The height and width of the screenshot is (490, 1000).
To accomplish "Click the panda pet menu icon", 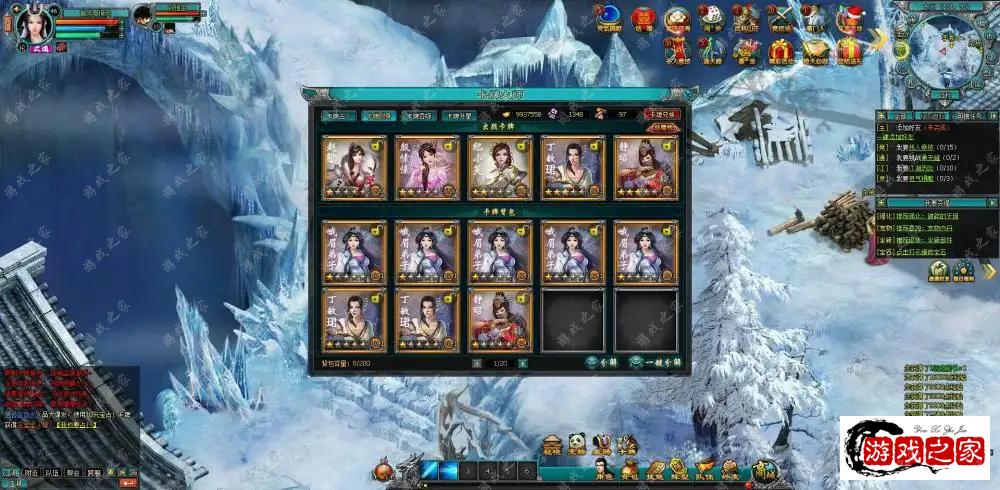I will point(578,443).
